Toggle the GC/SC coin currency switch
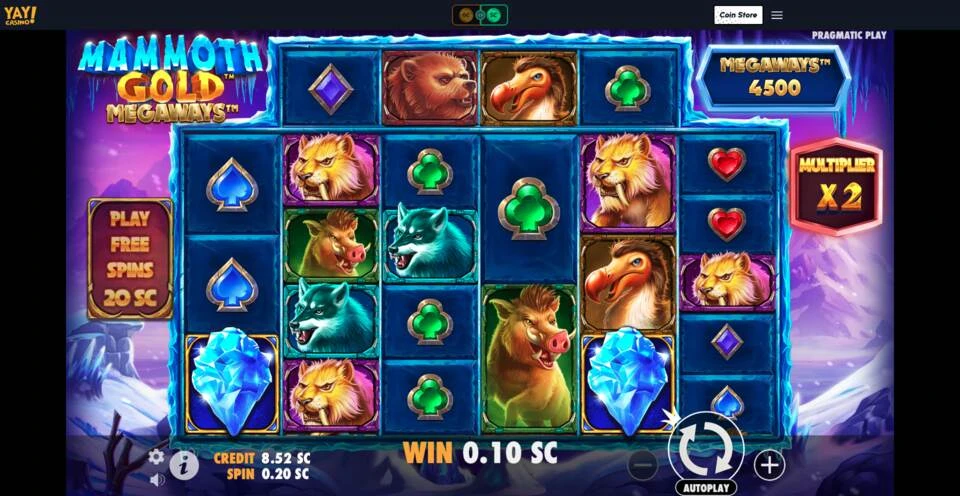Image resolution: width=960 pixels, height=496 pixels. point(480,15)
